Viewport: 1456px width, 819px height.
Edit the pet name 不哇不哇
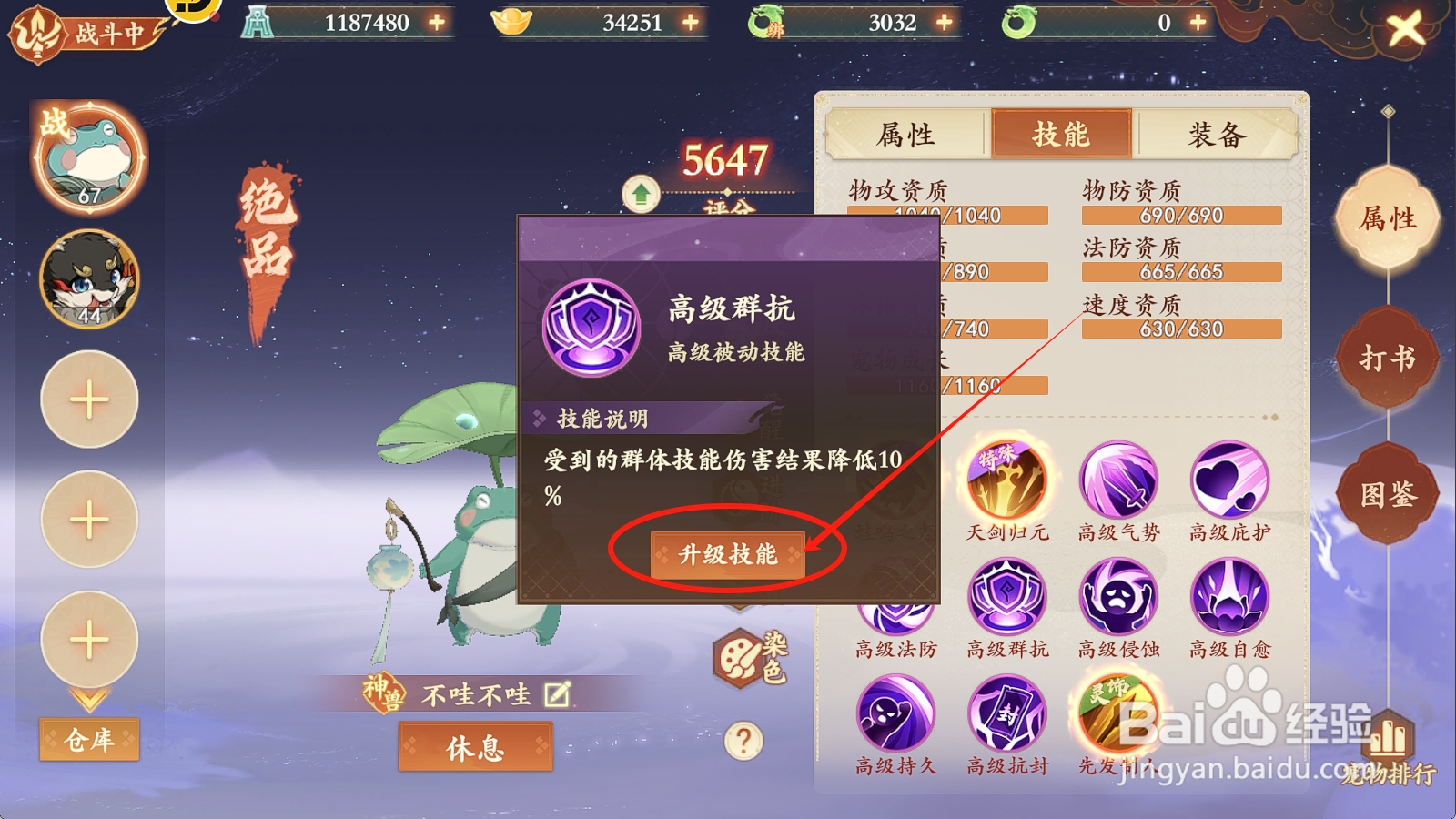pos(556,693)
